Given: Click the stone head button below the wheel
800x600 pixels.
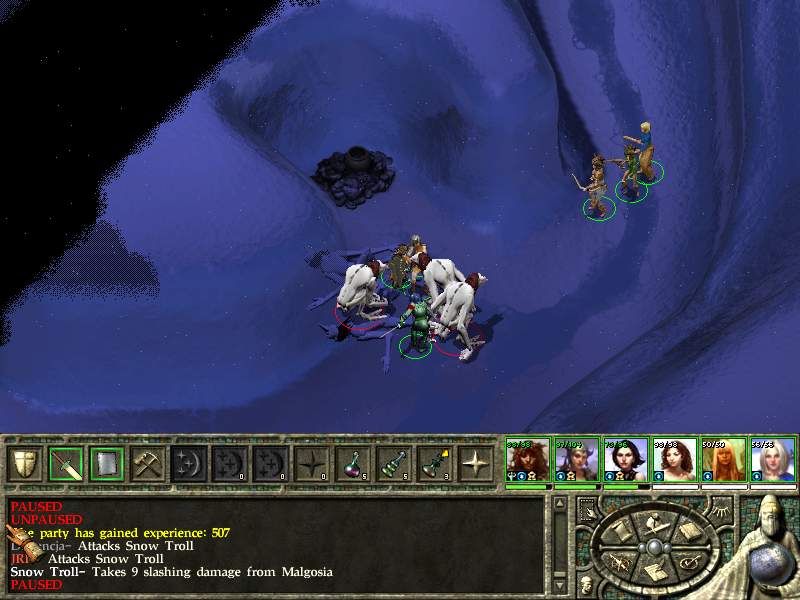Looking at the screenshot, I should tap(584, 583).
